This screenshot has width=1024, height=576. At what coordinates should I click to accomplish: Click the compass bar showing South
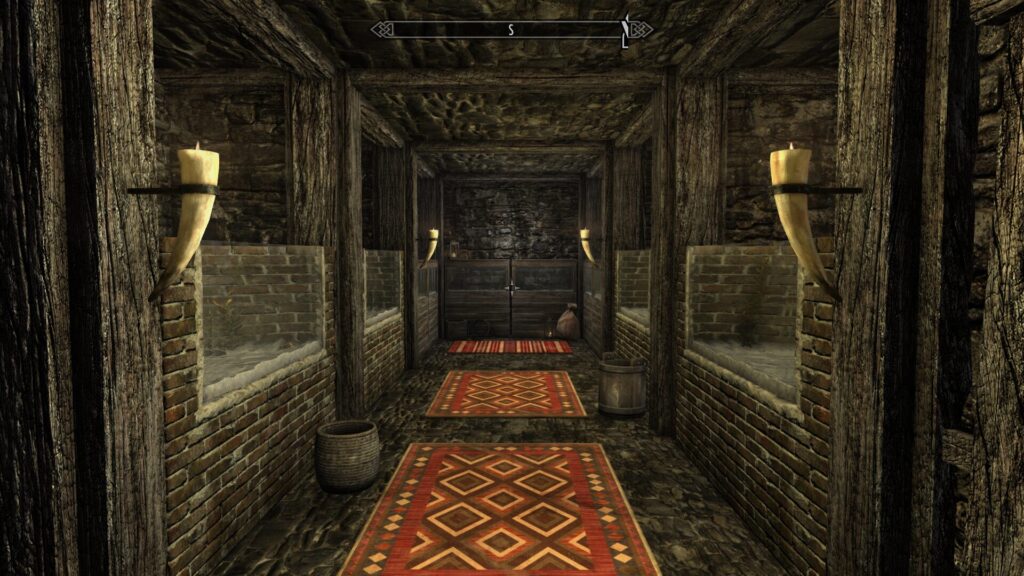click(511, 30)
